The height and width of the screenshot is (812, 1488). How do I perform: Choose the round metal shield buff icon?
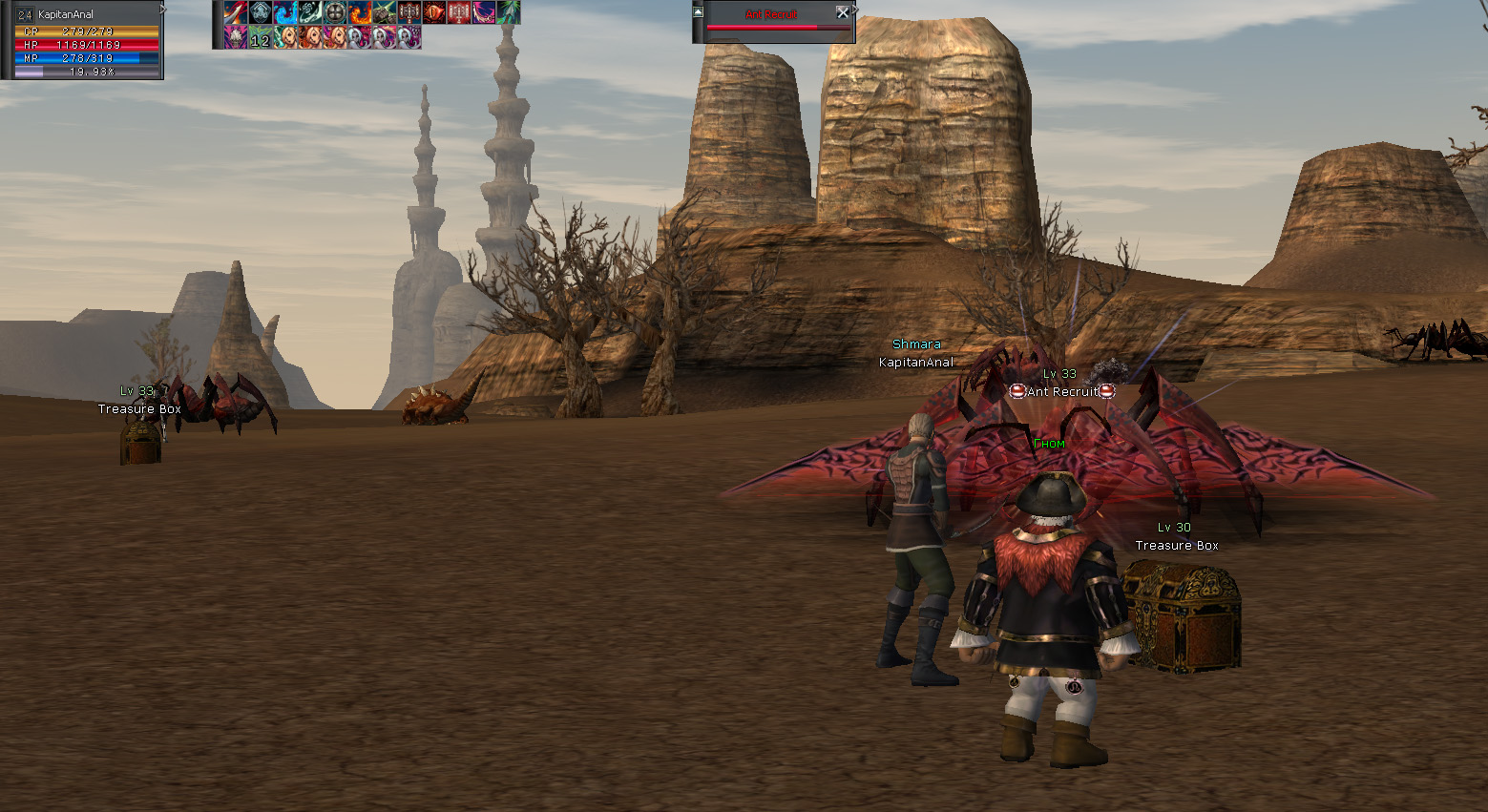[335, 12]
